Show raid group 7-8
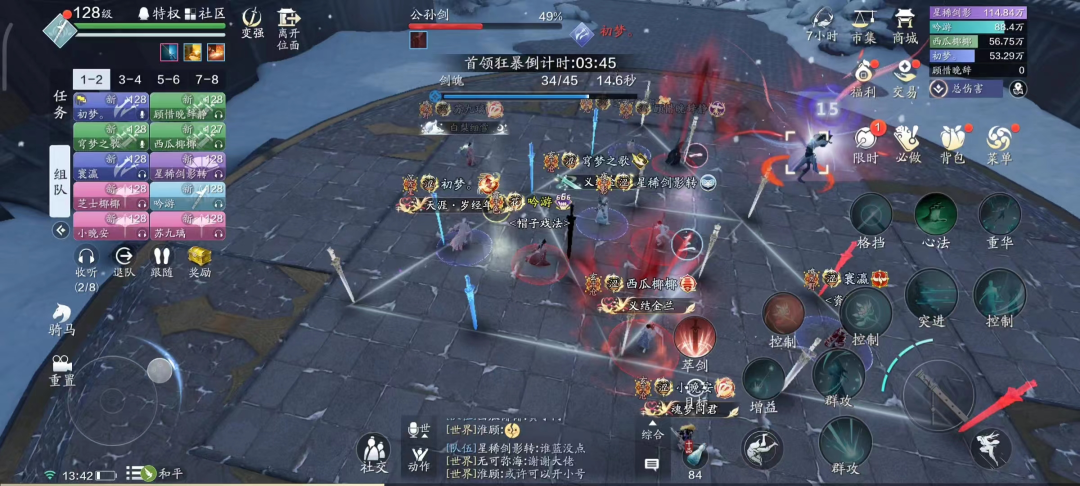Image resolution: width=1080 pixels, height=486 pixels. coord(207,79)
